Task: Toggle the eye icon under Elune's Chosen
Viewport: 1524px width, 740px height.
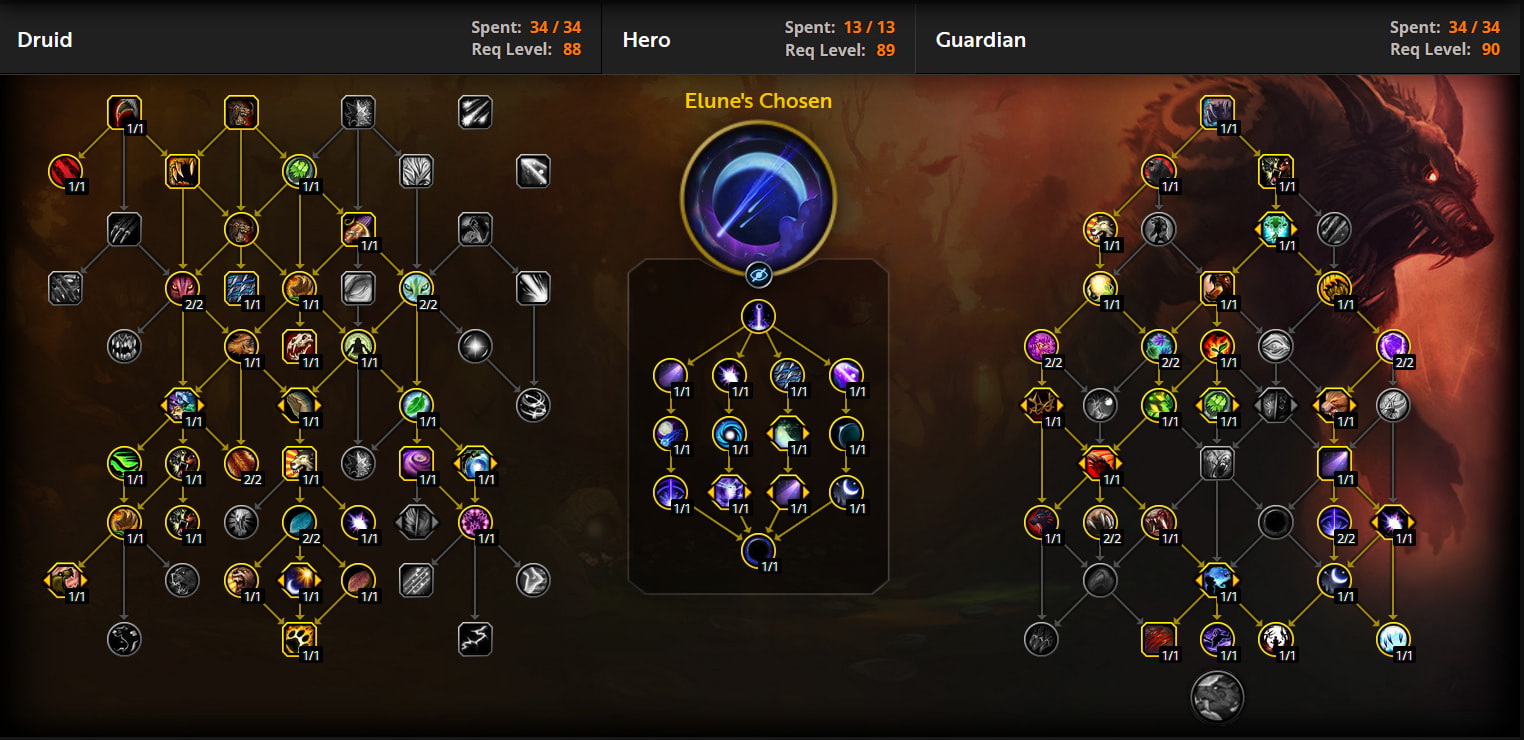Action: tap(758, 274)
